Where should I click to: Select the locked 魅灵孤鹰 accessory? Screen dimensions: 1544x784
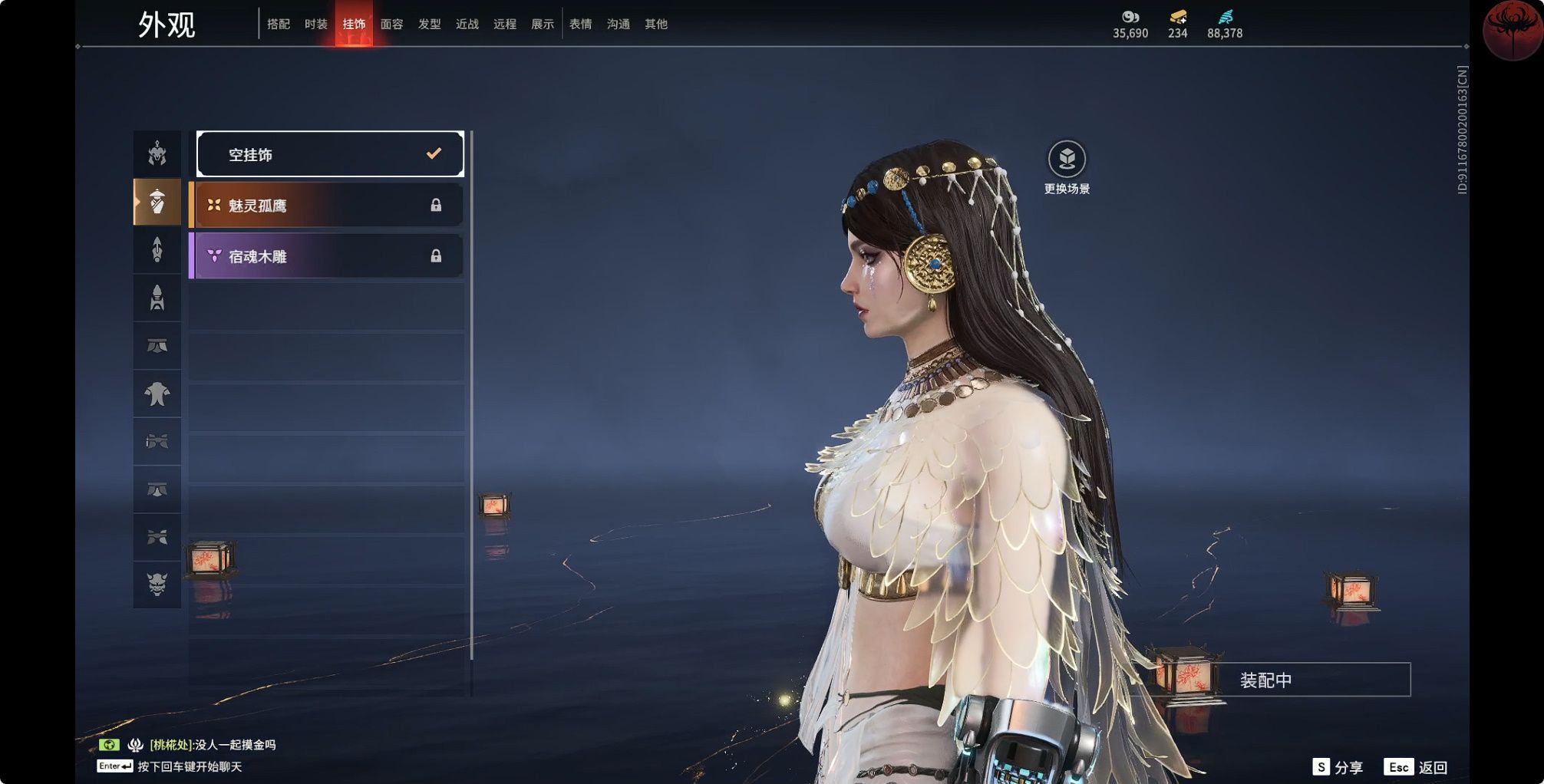(327, 205)
